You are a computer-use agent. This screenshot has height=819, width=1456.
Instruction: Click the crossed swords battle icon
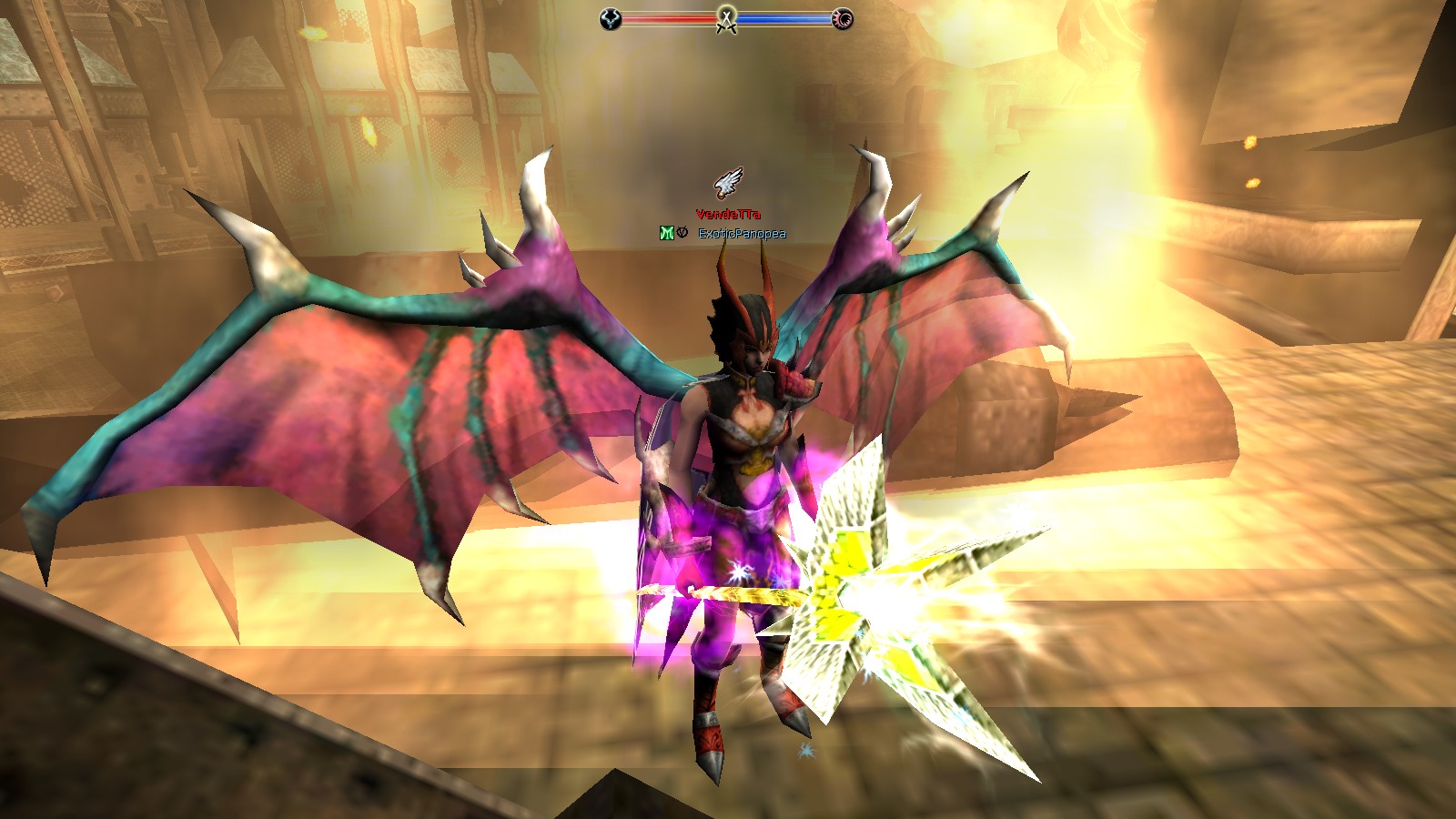726,19
